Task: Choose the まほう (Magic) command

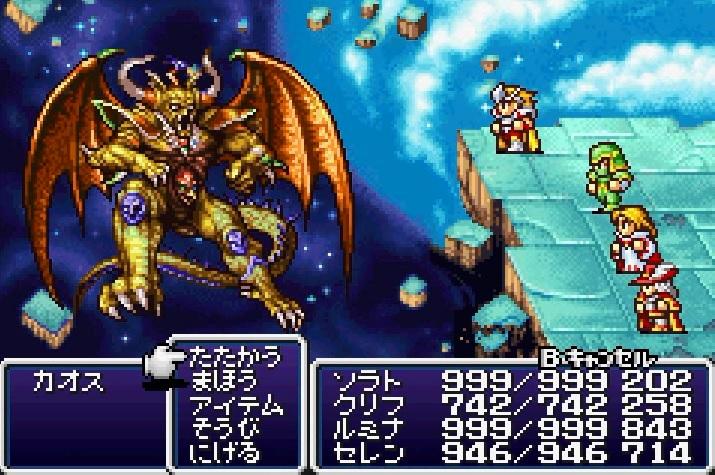Action: tap(226, 380)
